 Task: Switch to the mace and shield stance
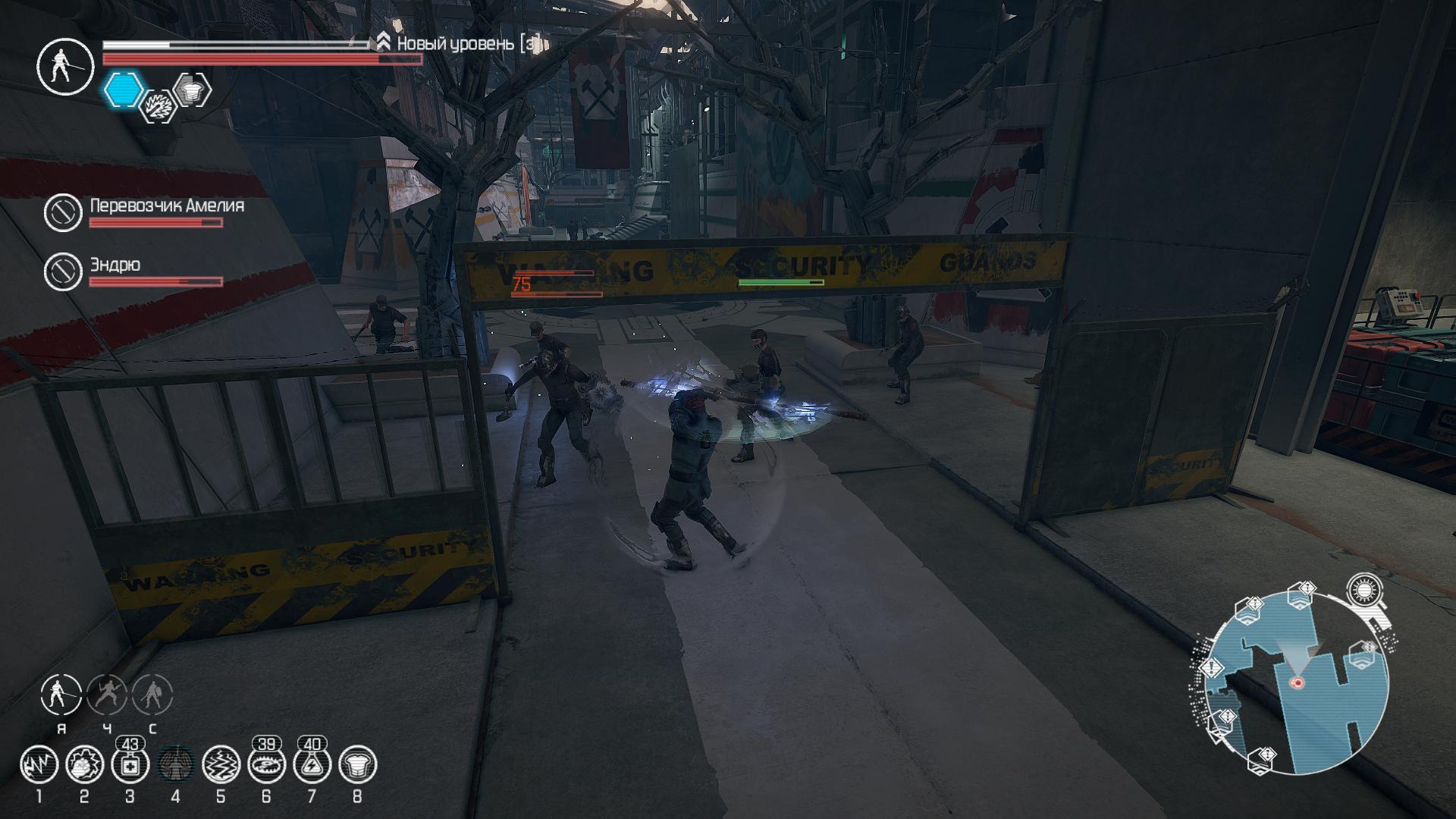coord(152,695)
